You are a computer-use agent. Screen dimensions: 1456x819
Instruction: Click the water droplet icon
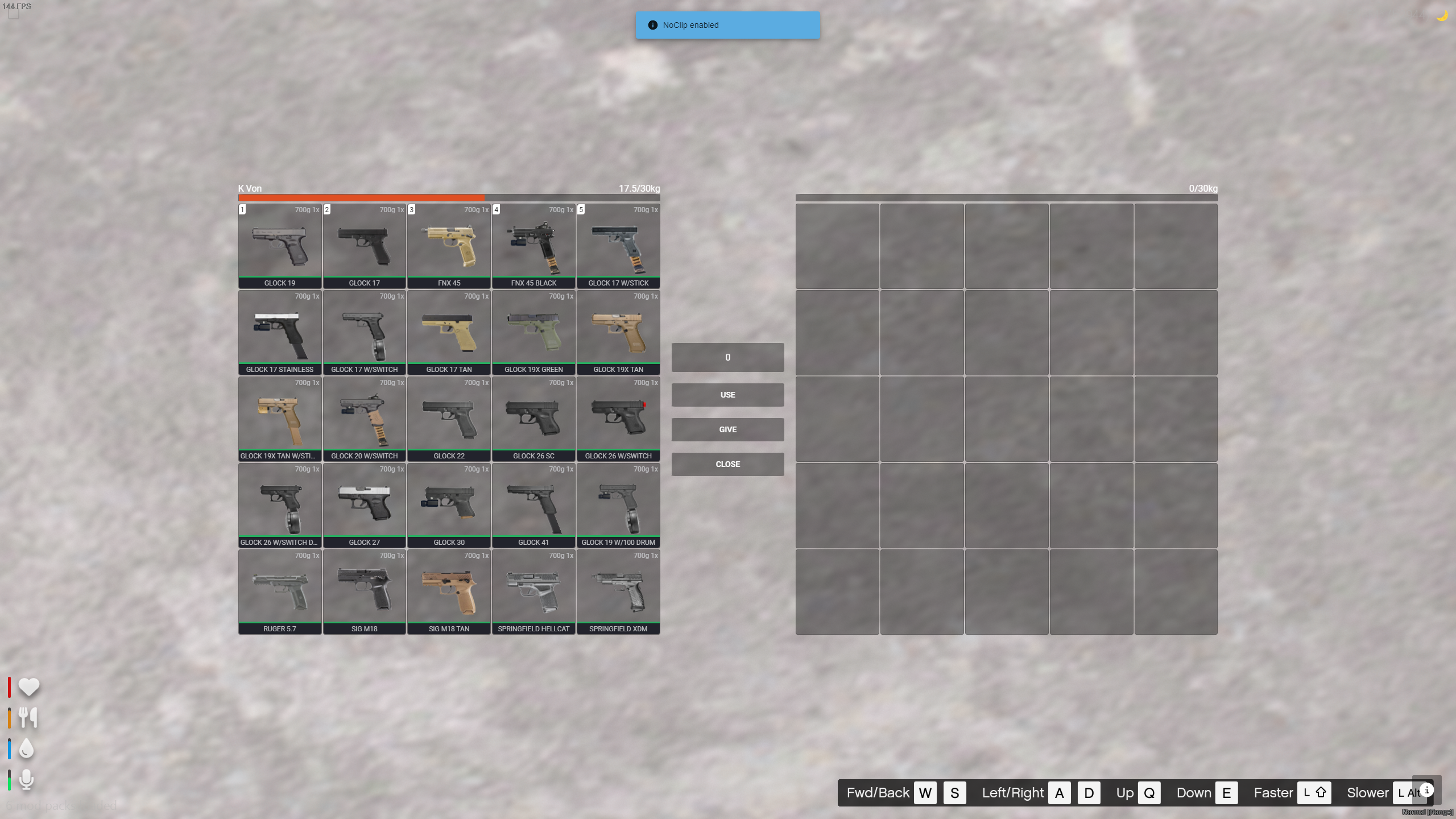coord(27,749)
